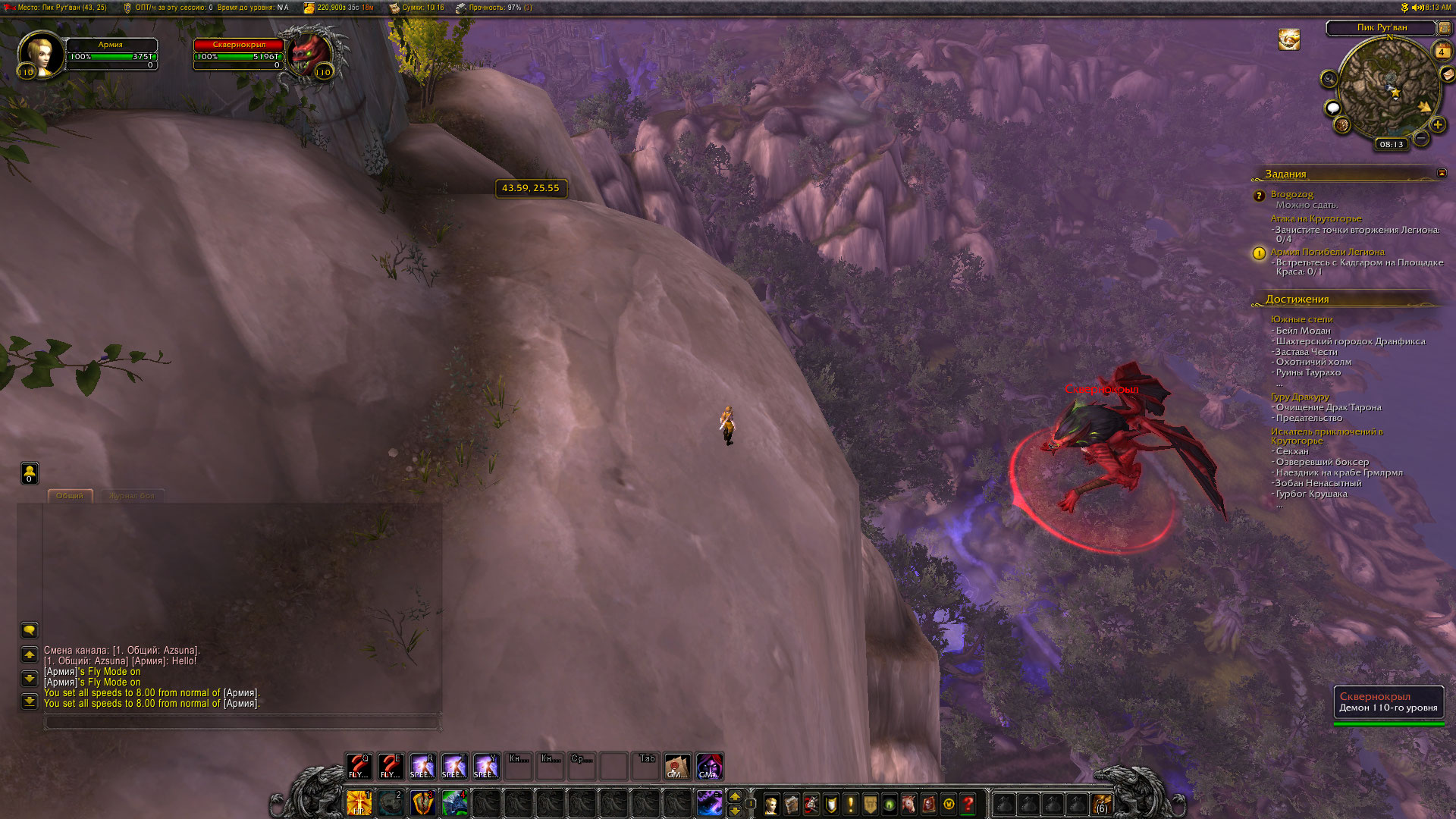Open the mail envelope icon by minimap
Screen dimensions: 1456x819
(1447, 74)
